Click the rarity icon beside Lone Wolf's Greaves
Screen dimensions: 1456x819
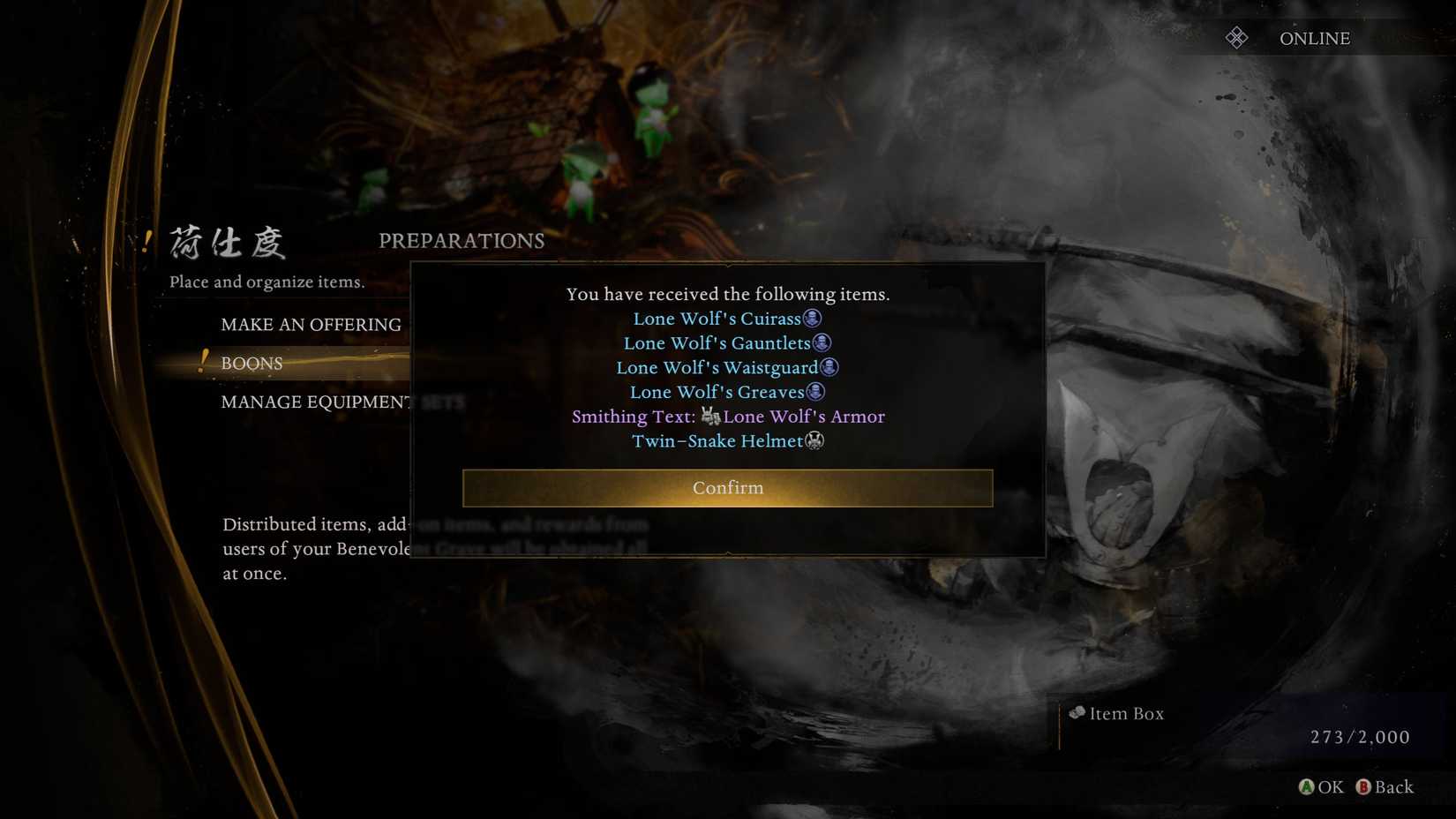(x=816, y=392)
